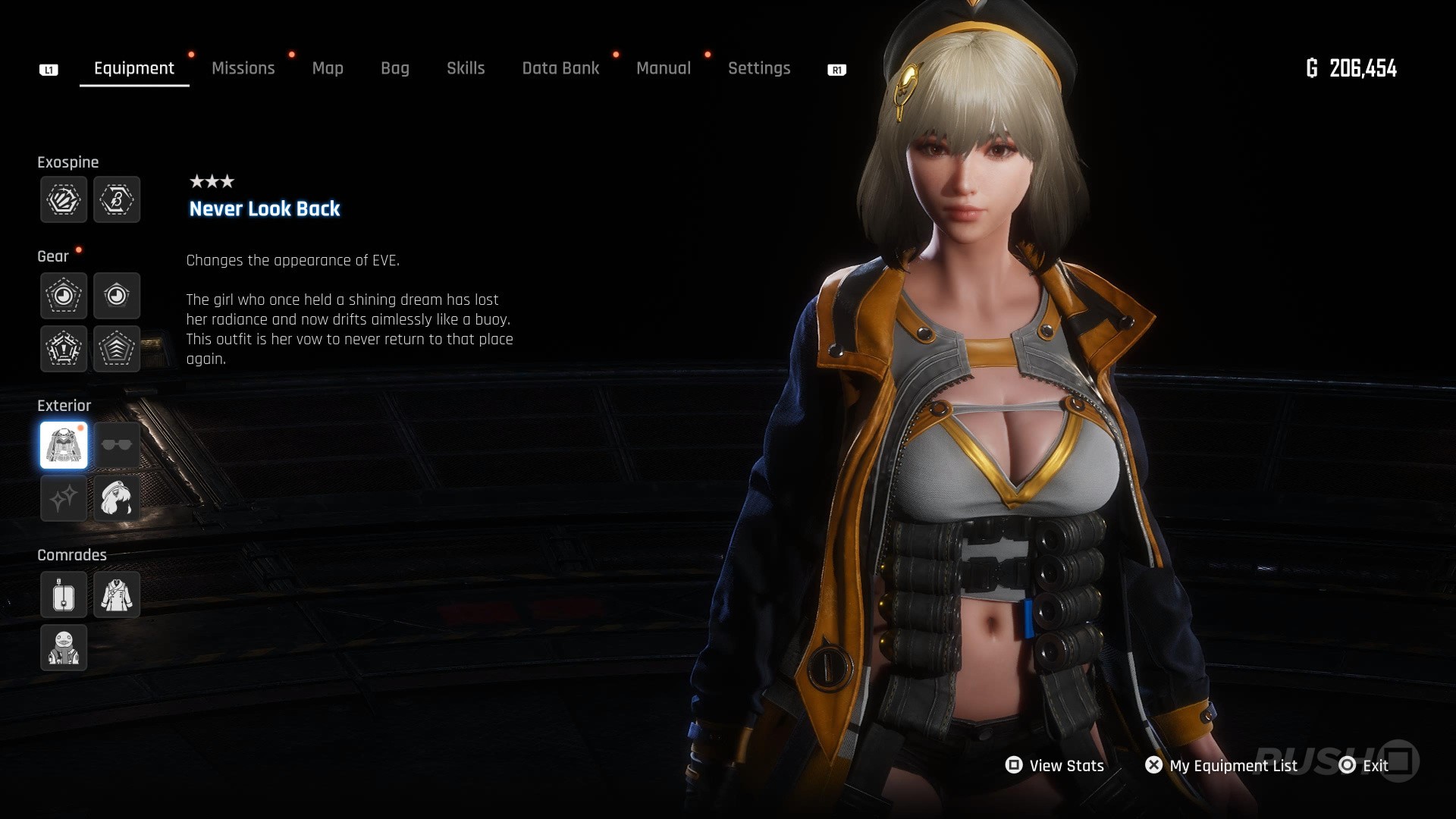Select the chevron-stack gear slot
The width and height of the screenshot is (1456, 819).
[x=117, y=349]
